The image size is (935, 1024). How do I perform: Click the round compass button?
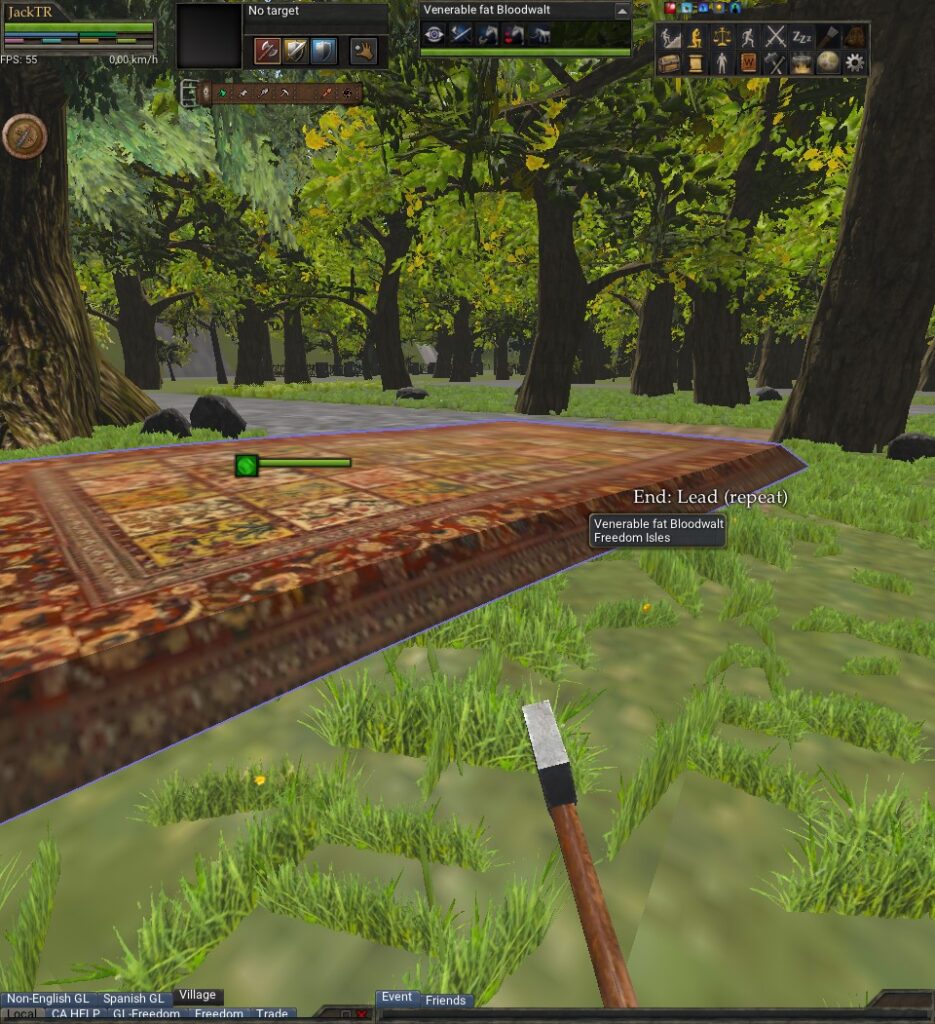click(x=24, y=136)
